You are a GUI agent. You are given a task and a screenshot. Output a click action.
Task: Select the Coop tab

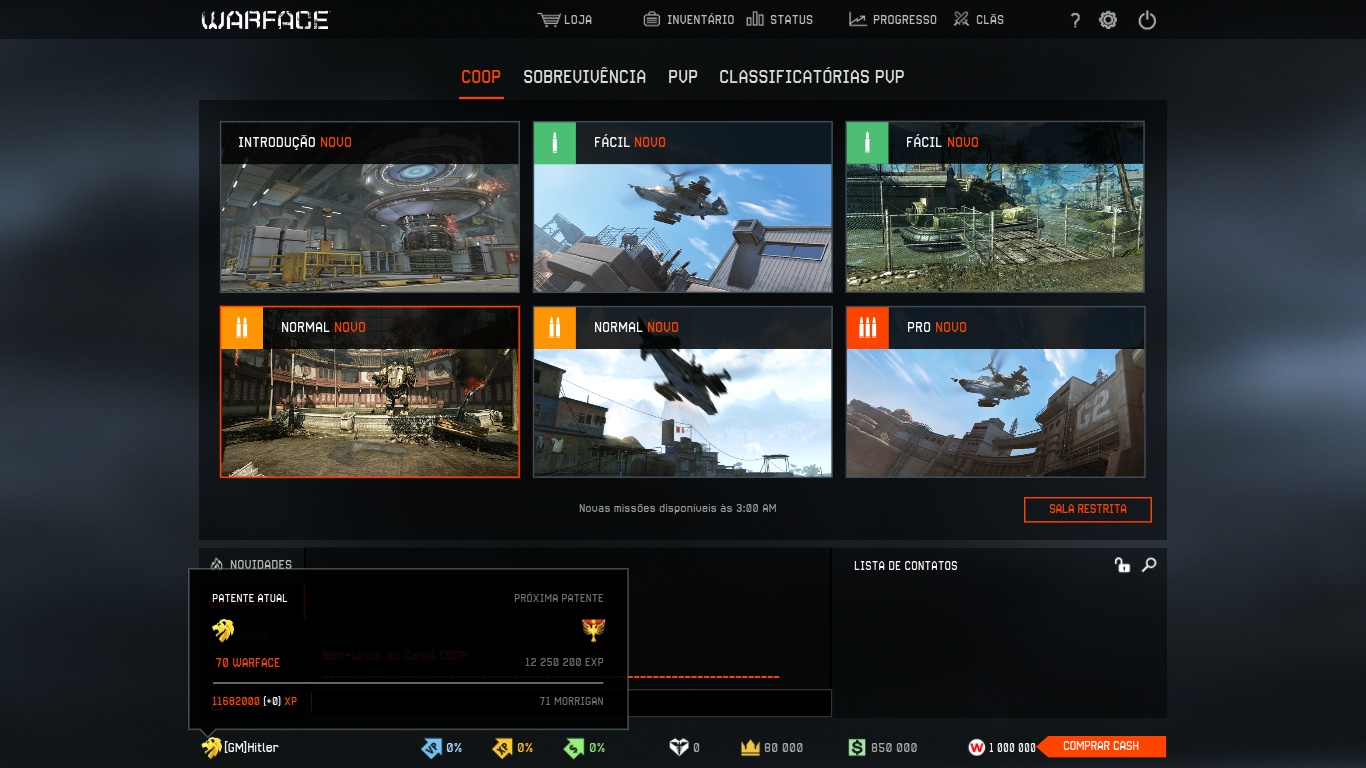pos(481,77)
